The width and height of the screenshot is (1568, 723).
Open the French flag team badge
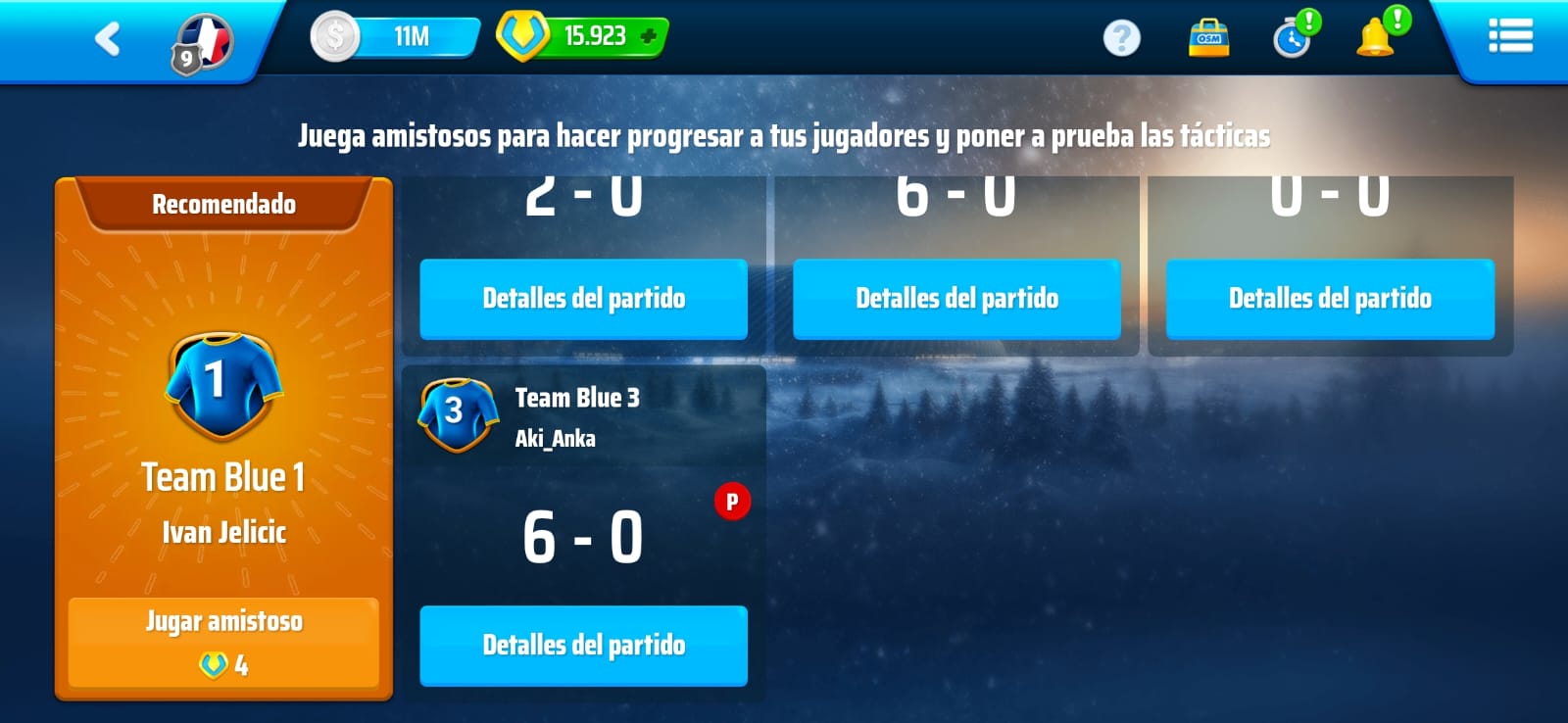(203, 44)
